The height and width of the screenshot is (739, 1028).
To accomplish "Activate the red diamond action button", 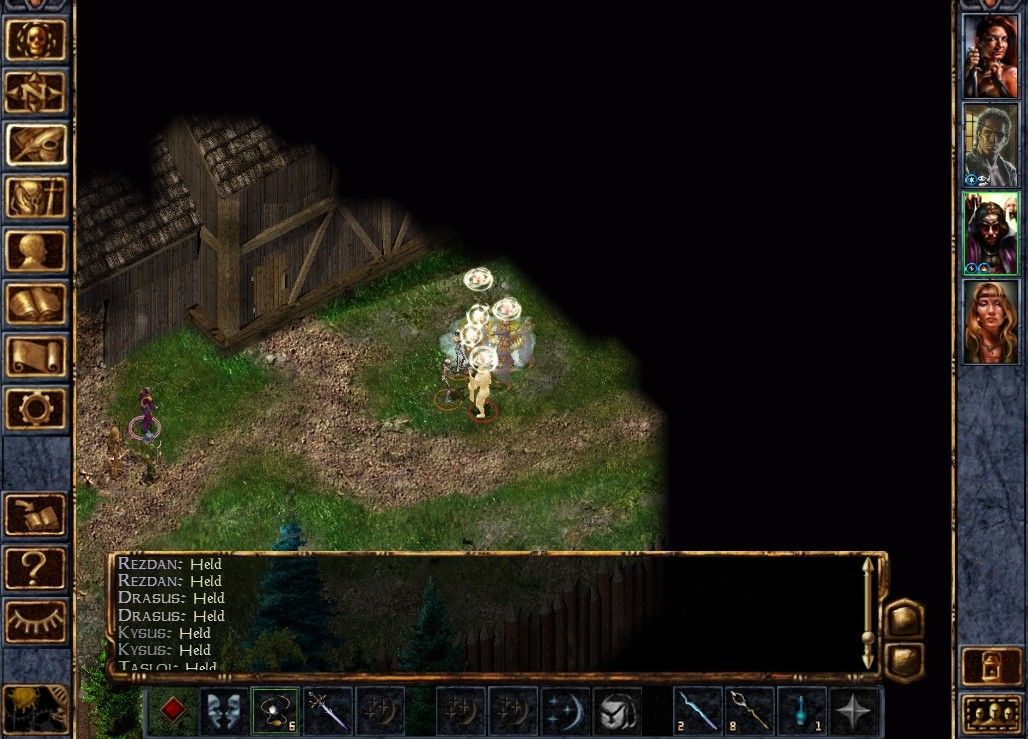I will [174, 711].
